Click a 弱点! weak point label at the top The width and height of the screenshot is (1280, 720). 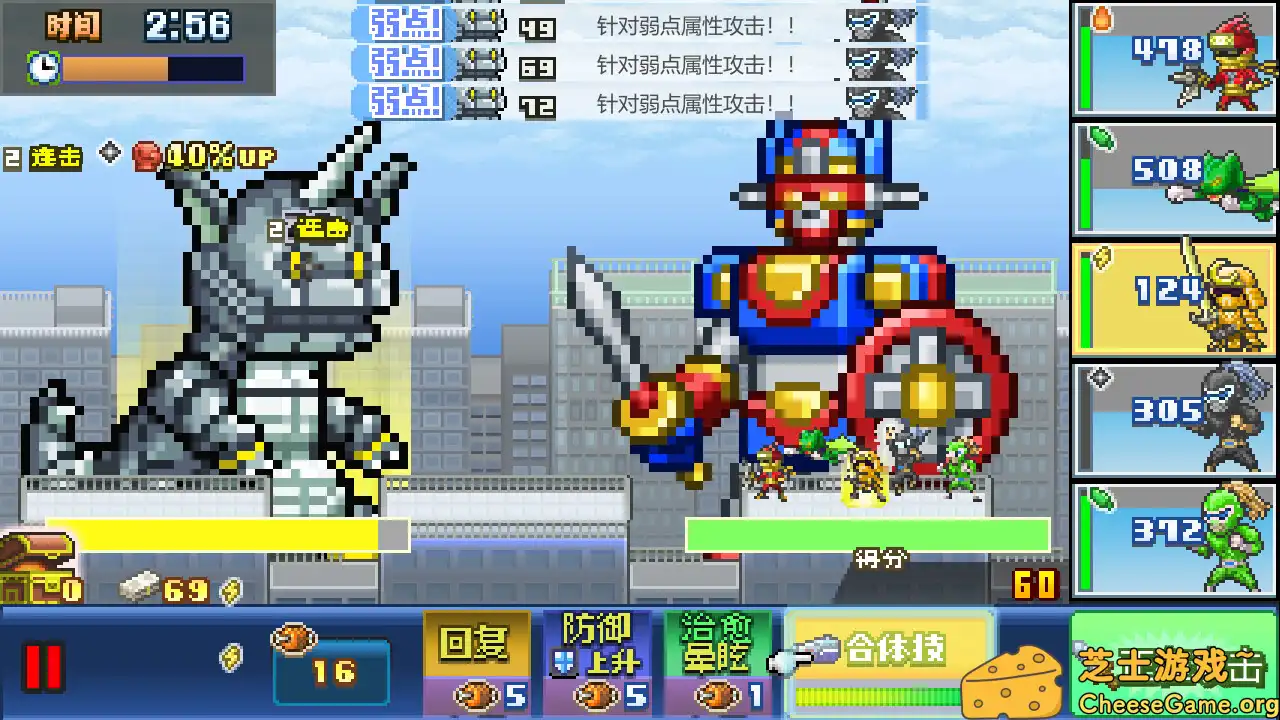404,25
